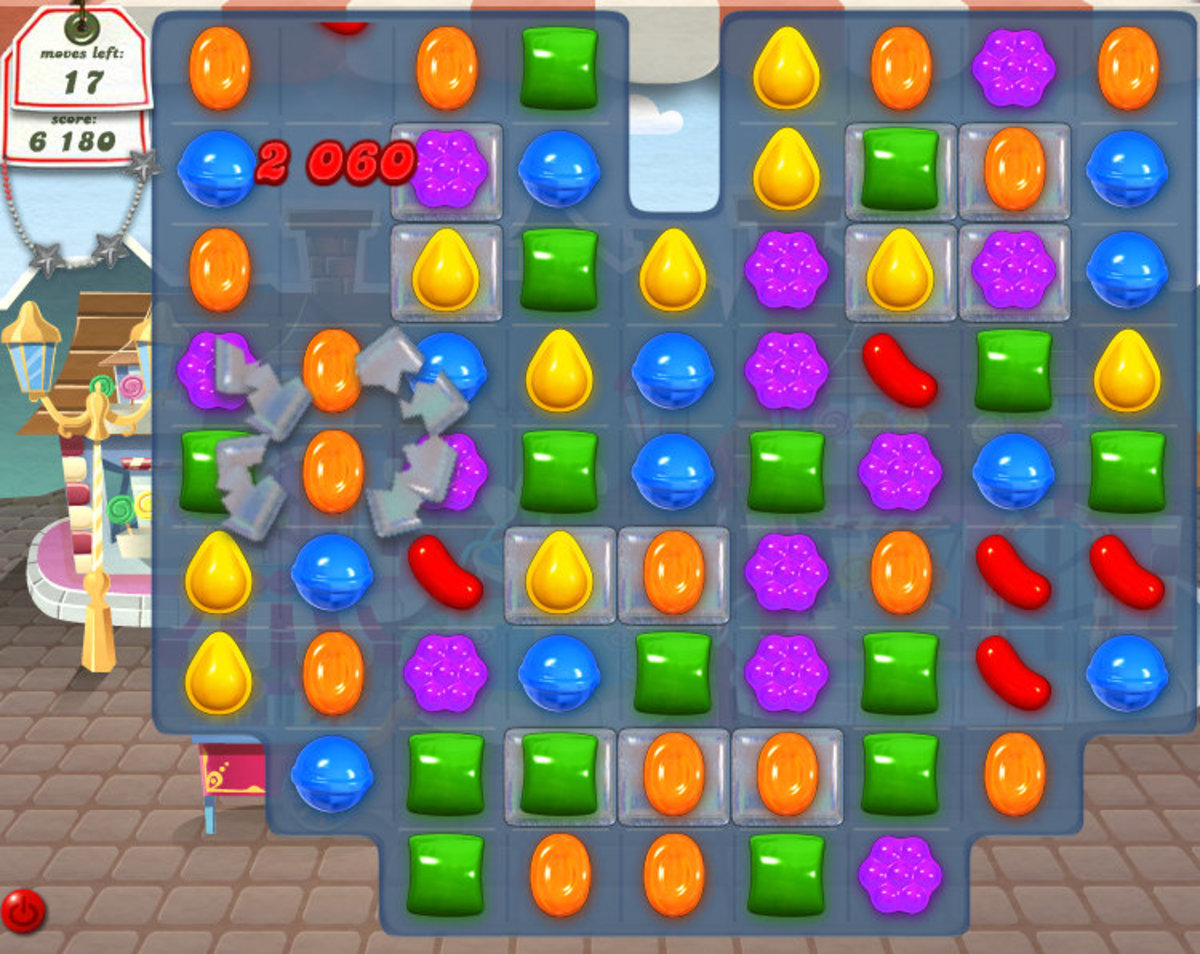Click the red power button
1200x954 pixels.
22,911
